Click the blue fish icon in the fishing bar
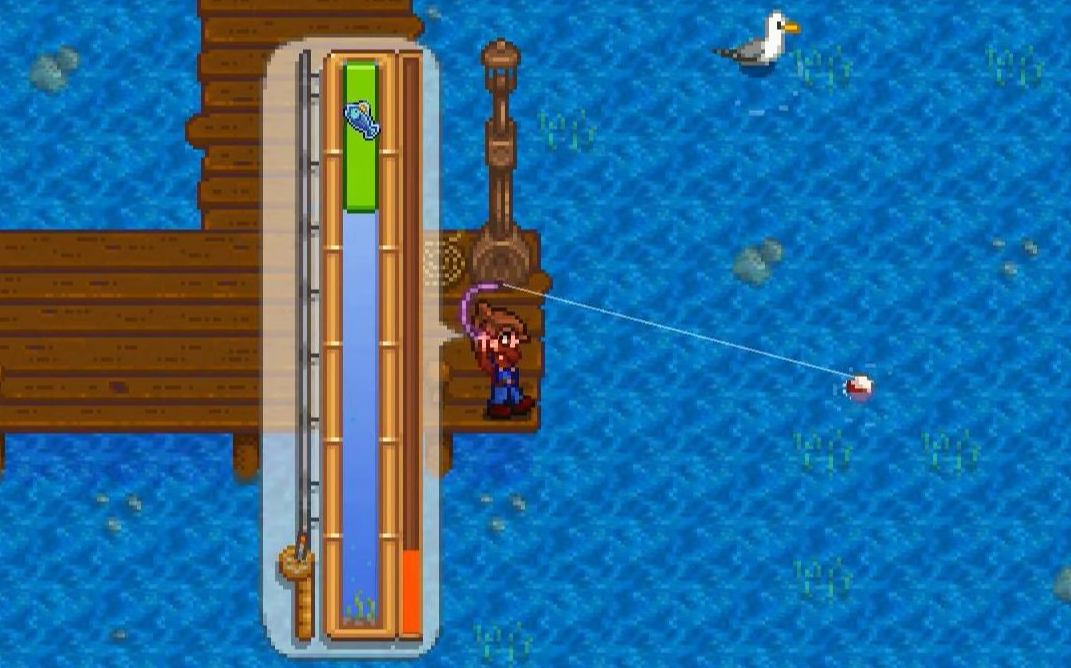The width and height of the screenshot is (1071, 668). (361, 119)
